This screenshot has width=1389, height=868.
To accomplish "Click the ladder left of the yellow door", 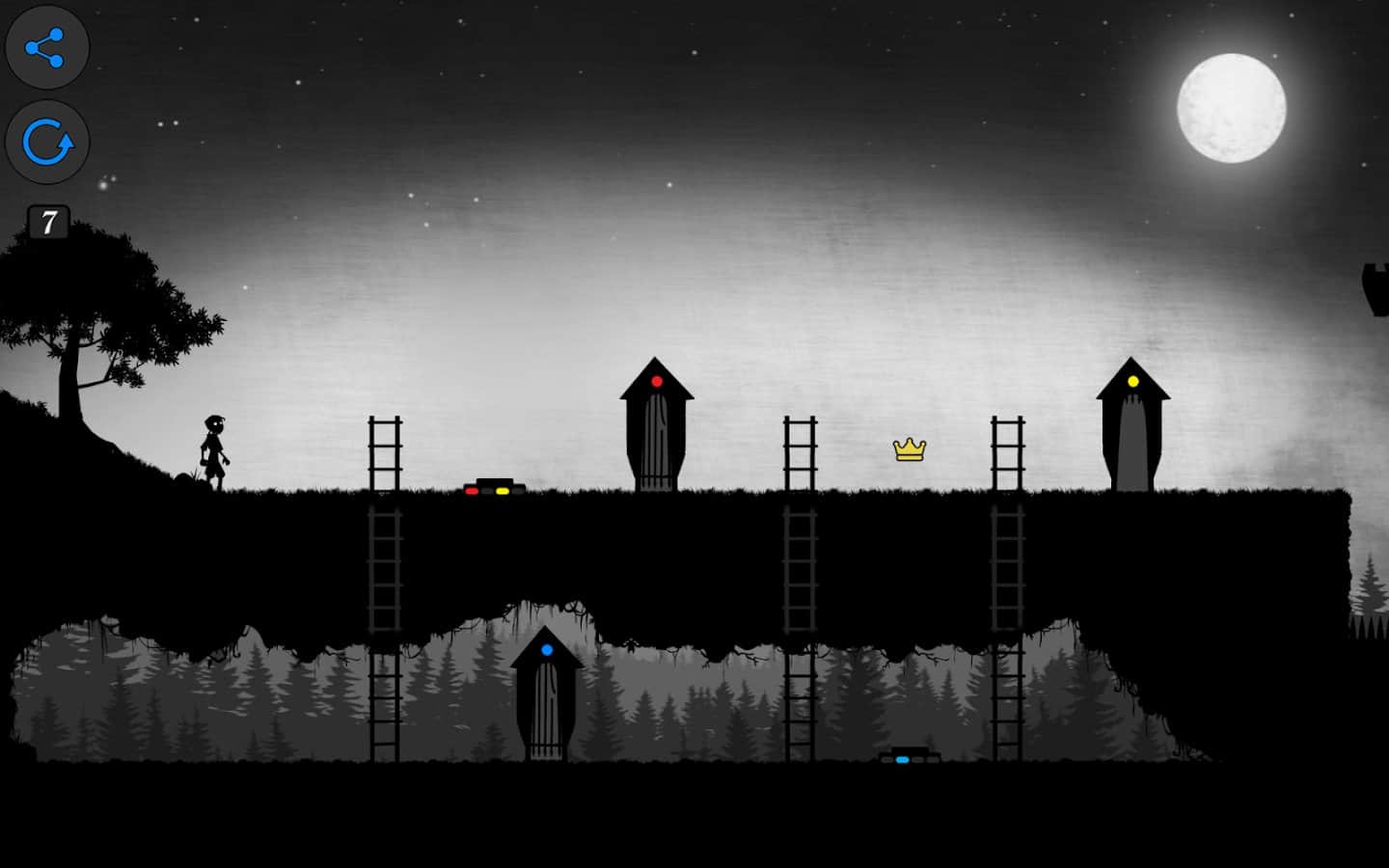I will (x=1008, y=451).
